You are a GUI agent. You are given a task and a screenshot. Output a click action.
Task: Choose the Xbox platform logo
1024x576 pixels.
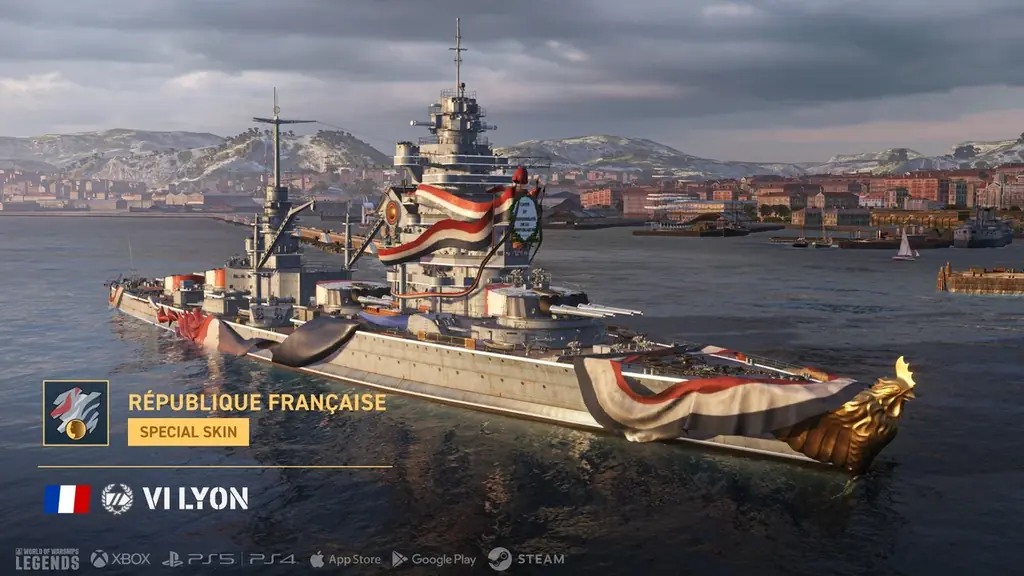coord(120,559)
